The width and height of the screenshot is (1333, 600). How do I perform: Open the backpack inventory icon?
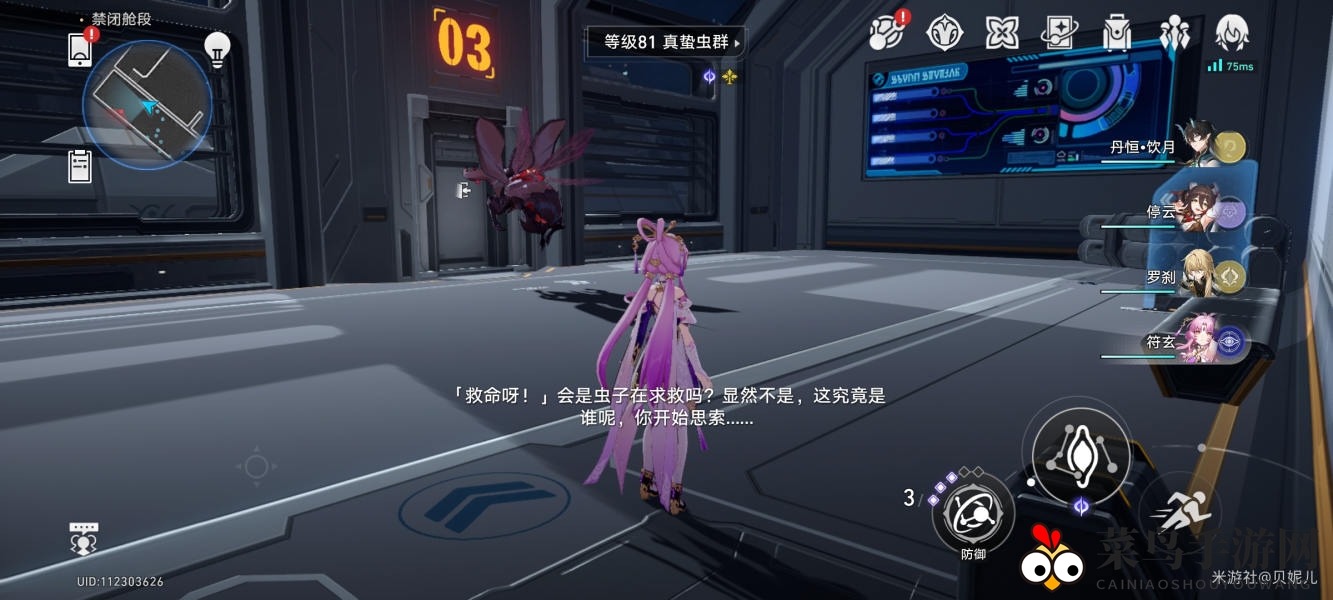pyautogui.click(x=1116, y=33)
